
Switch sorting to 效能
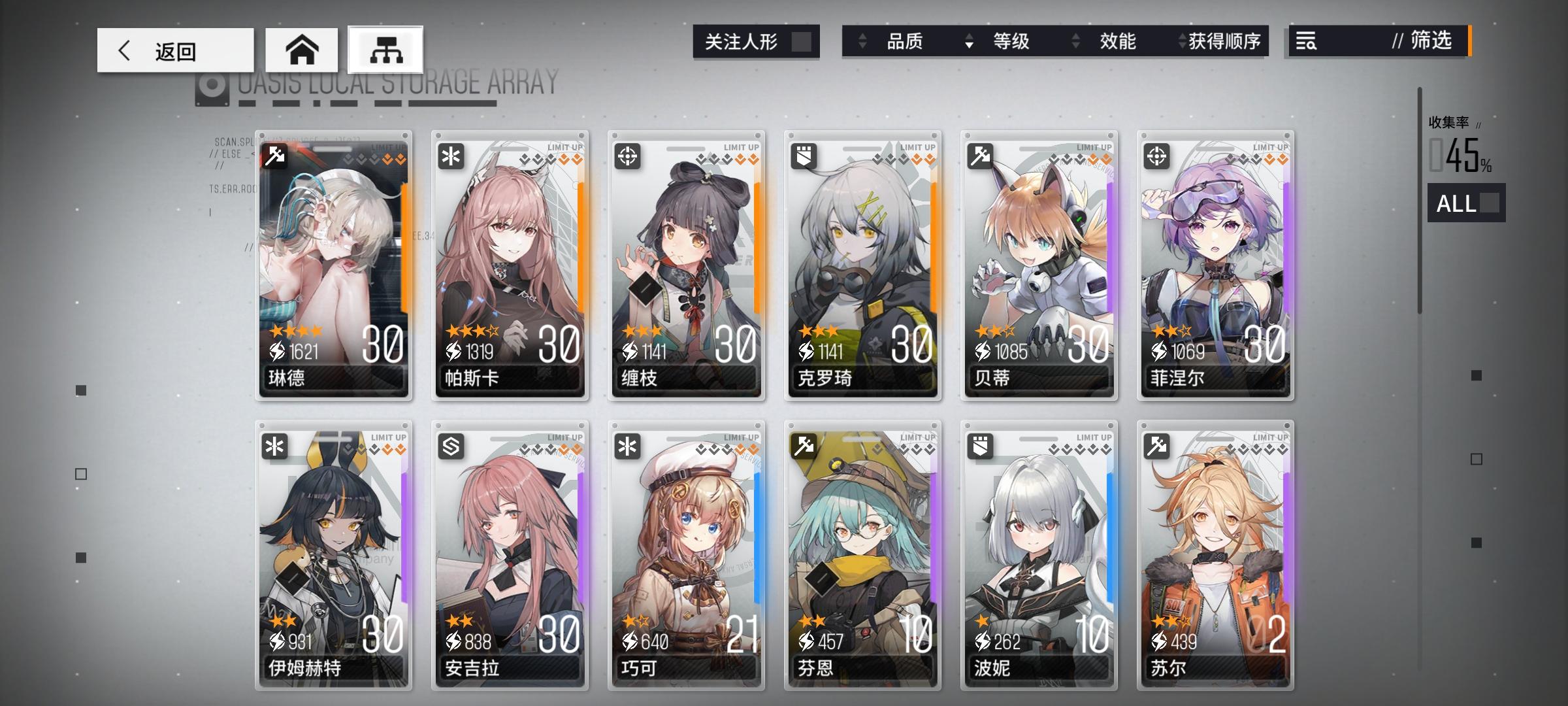point(1119,41)
